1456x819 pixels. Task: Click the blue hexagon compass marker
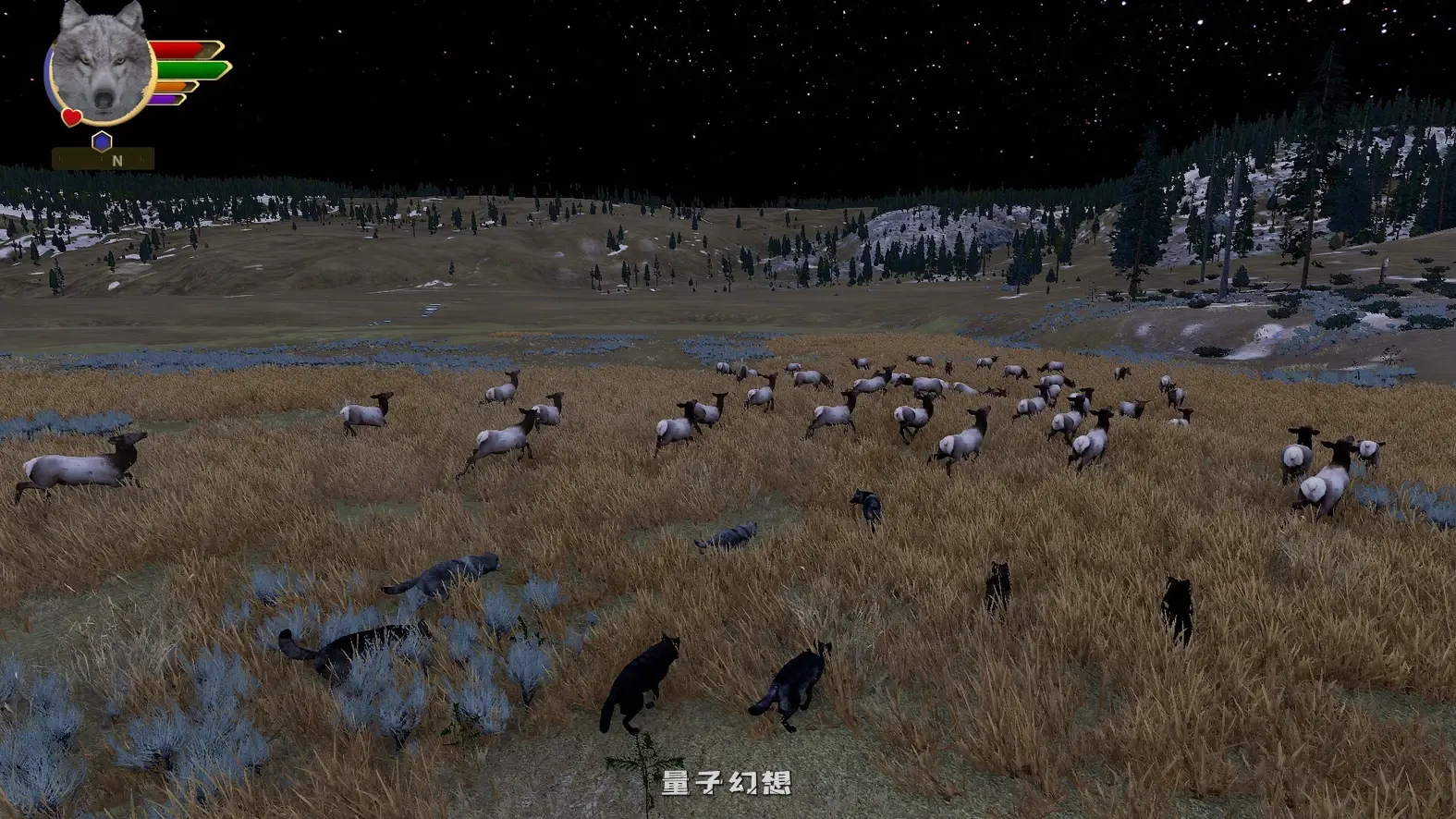[x=102, y=140]
